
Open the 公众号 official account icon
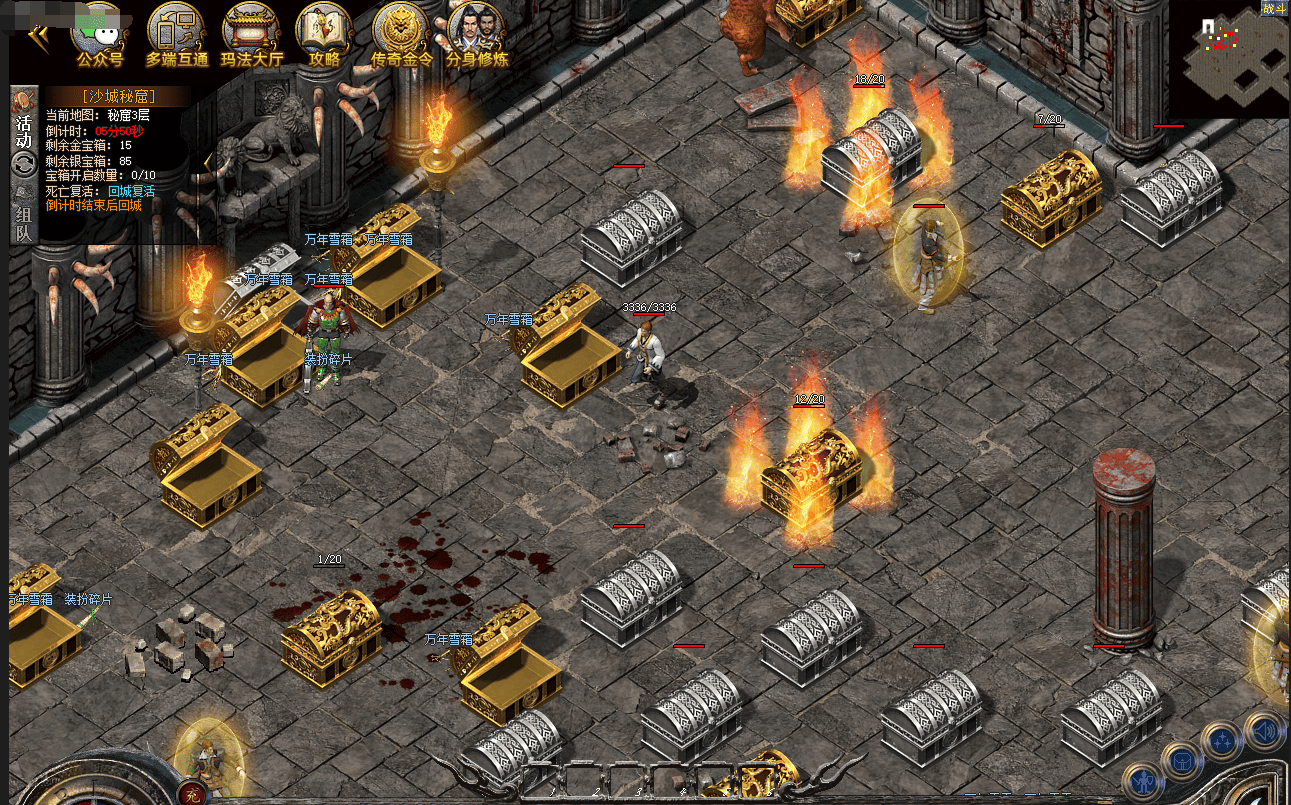click(x=97, y=33)
